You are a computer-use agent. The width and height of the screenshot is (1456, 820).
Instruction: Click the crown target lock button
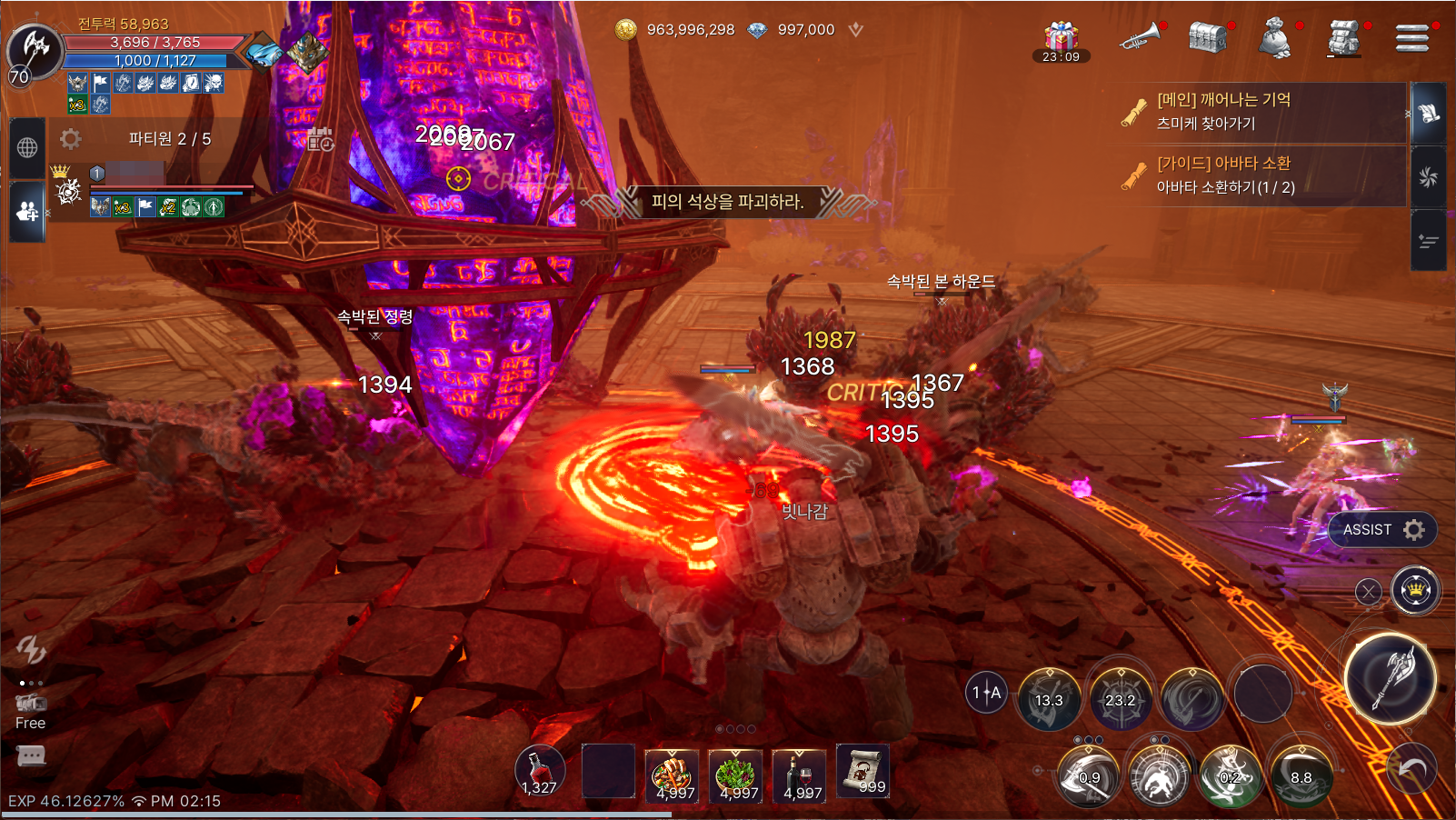pyautogui.click(x=1415, y=591)
